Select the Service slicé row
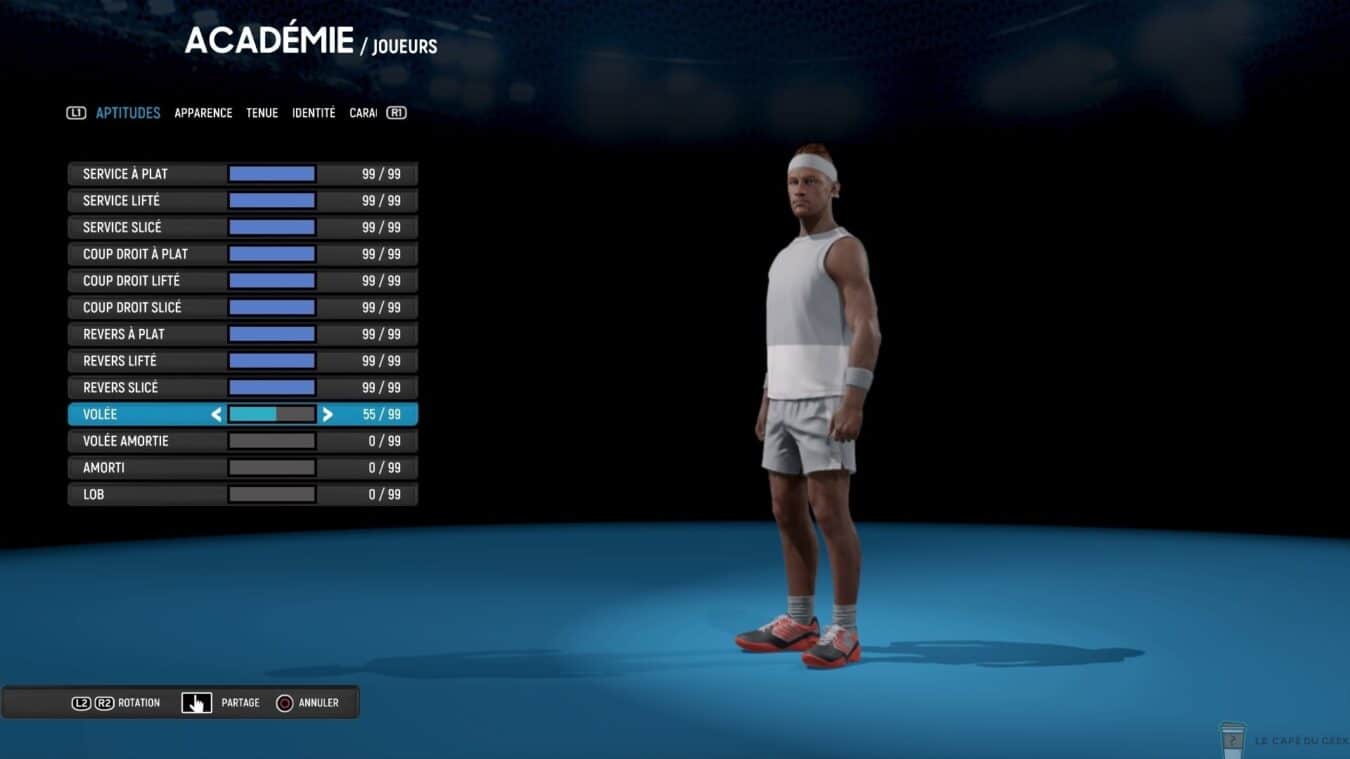The height and width of the screenshot is (759, 1350). pyautogui.click(x=242, y=227)
